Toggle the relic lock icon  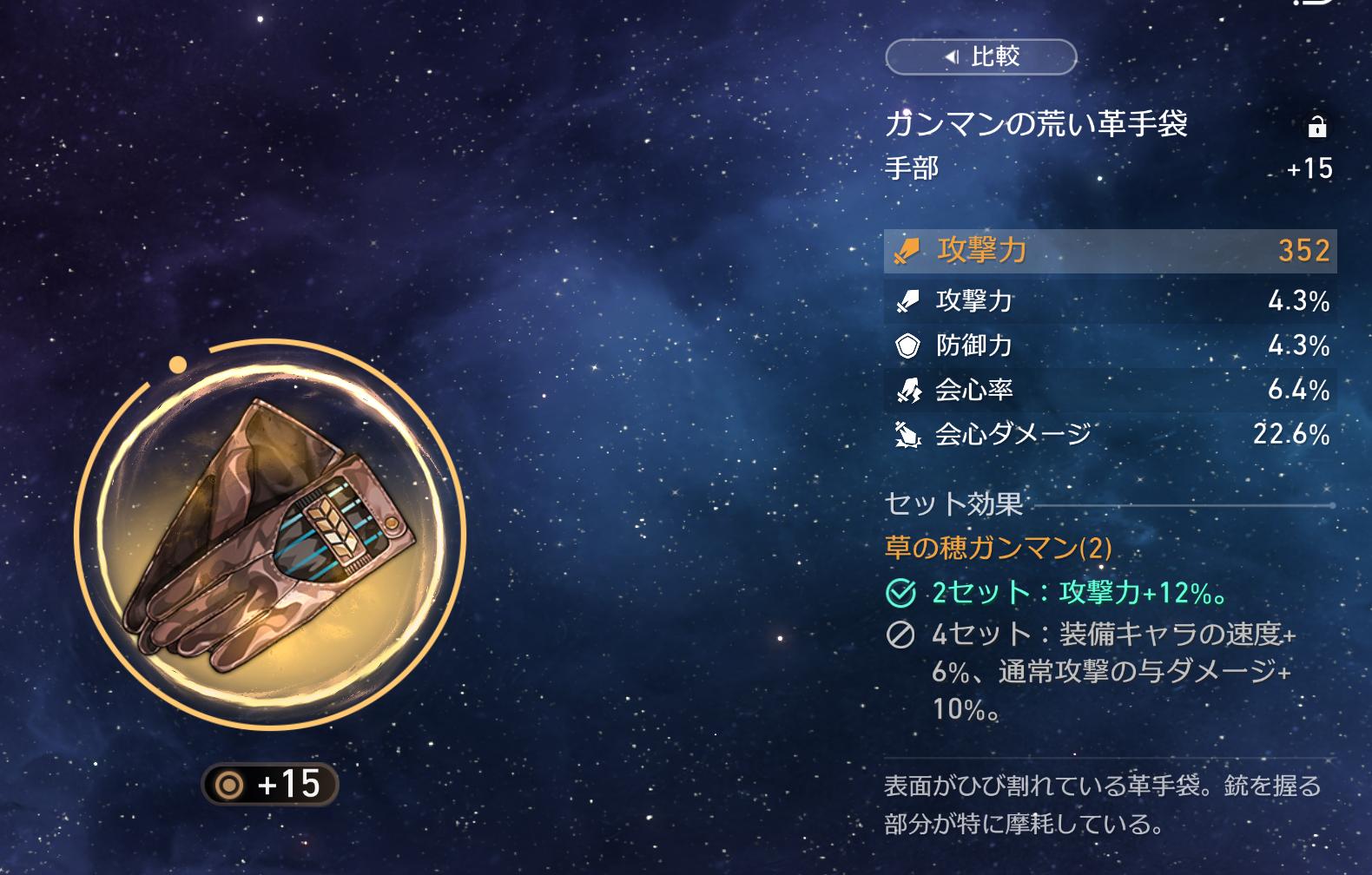tap(1316, 127)
